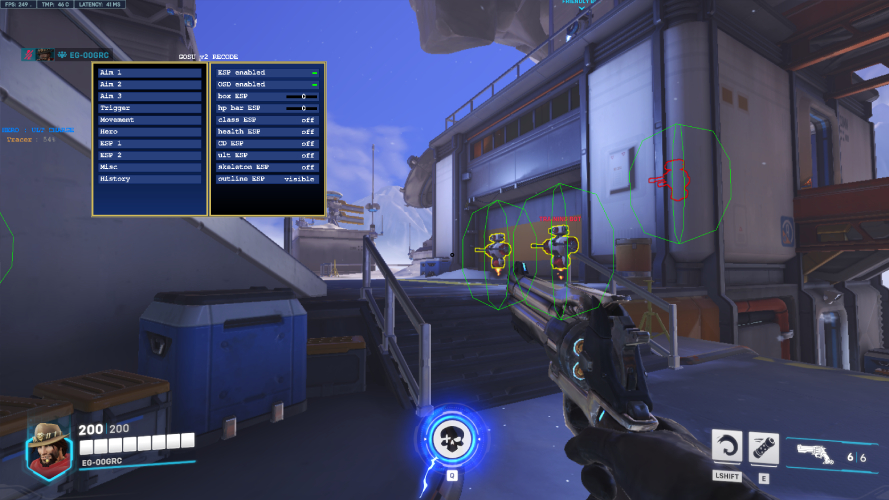Open the Misc settings

point(149,167)
